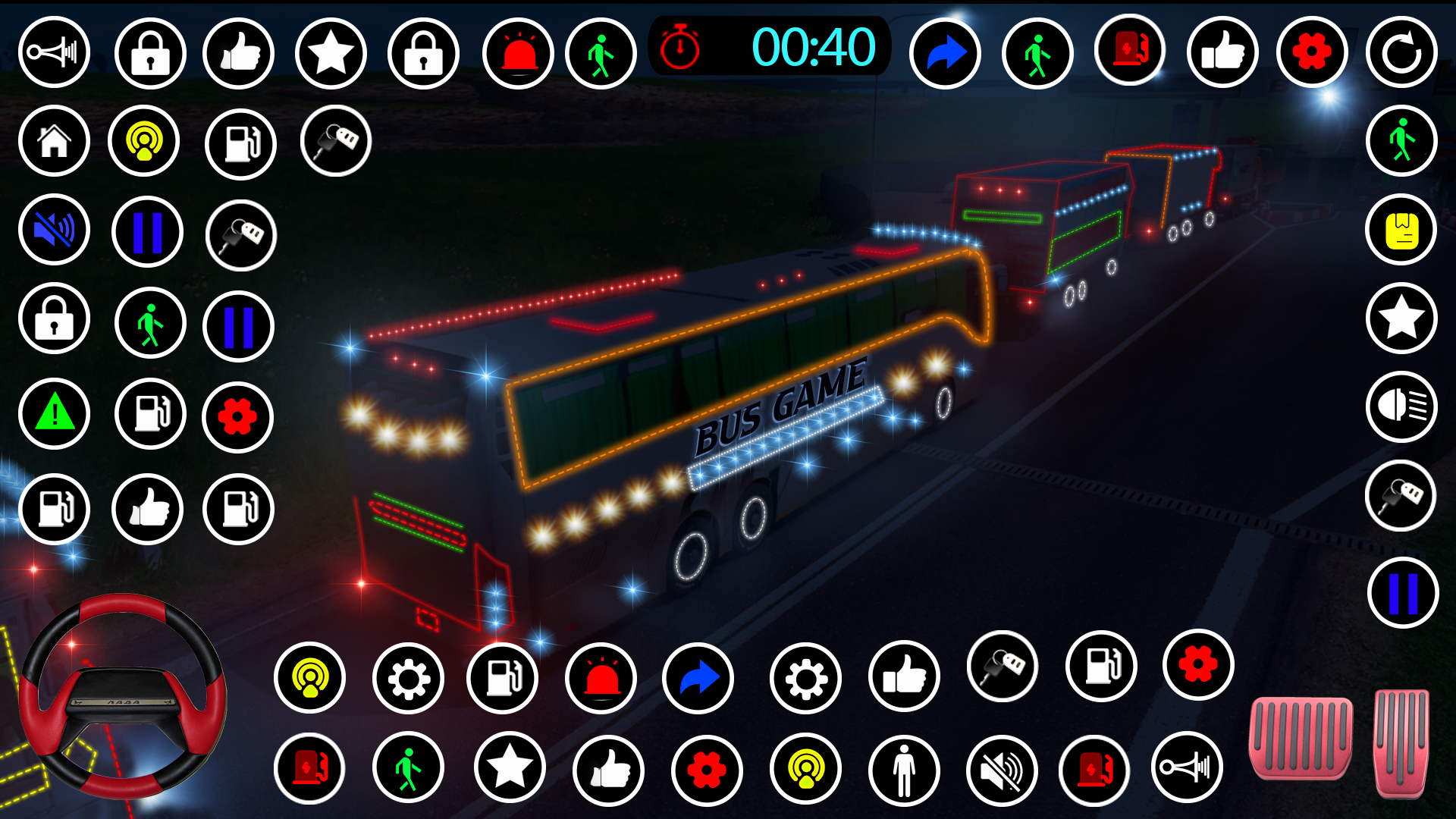Click the green warning triangle

[53, 413]
